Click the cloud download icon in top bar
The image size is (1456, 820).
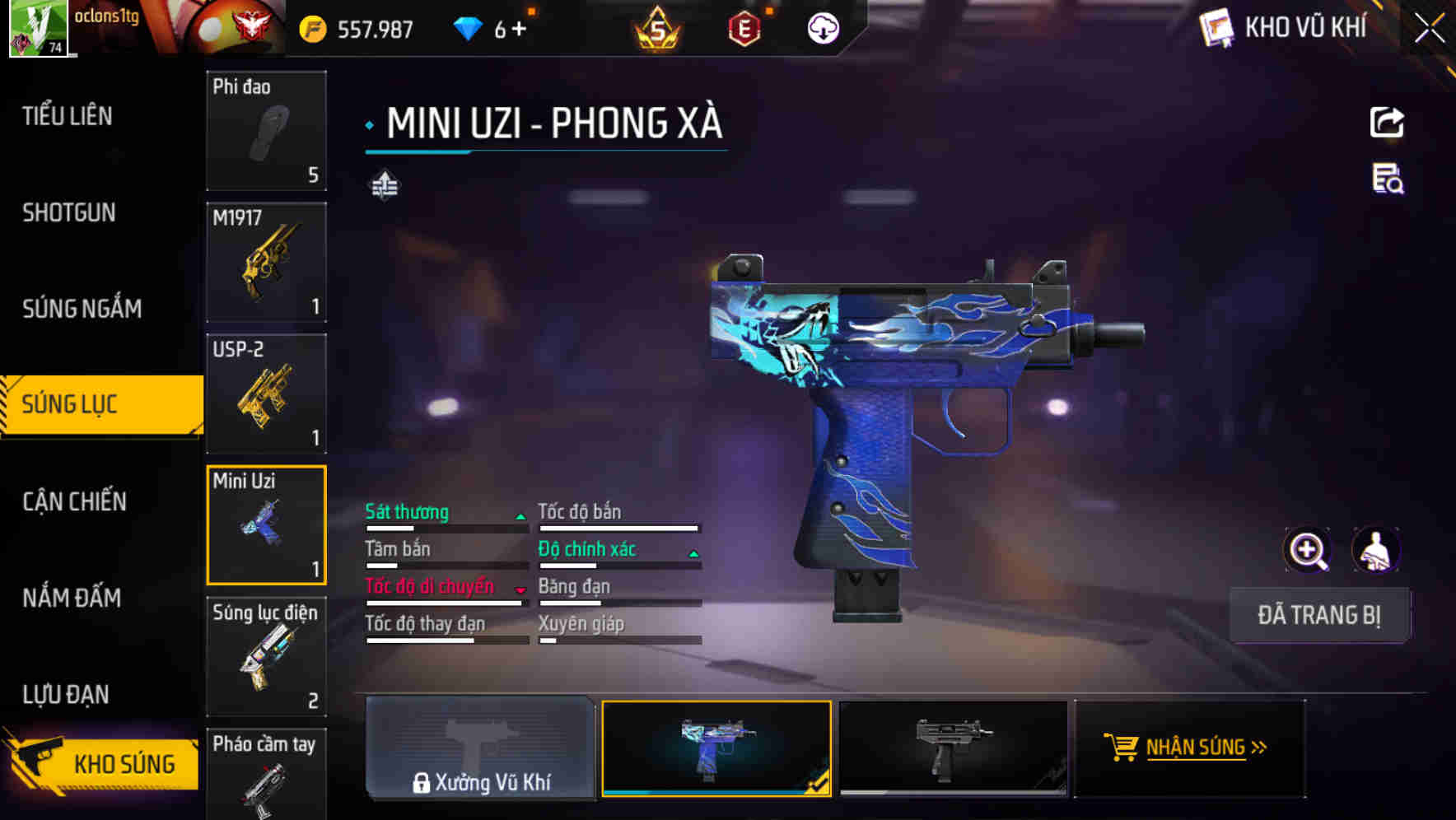(820, 27)
